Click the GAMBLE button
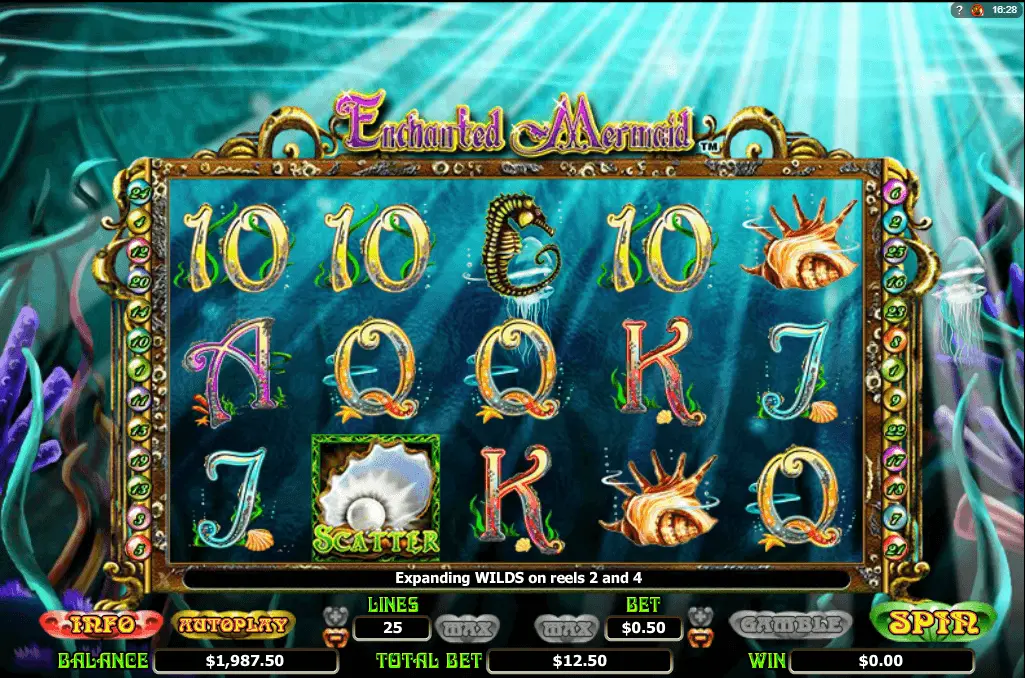This screenshot has height=678, width=1025. tap(790, 625)
